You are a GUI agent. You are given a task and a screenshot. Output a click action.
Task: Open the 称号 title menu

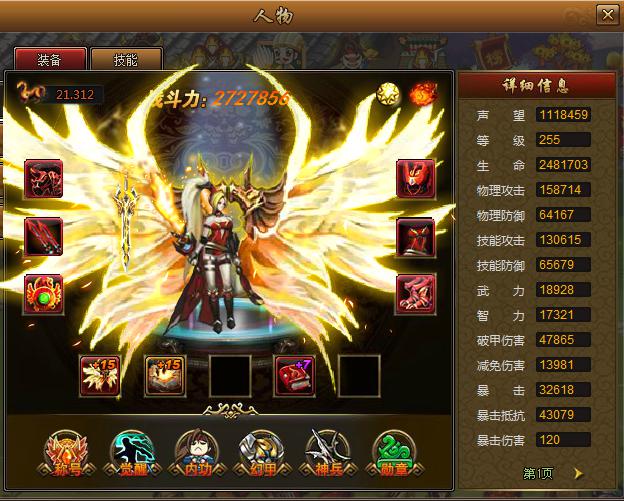66,455
